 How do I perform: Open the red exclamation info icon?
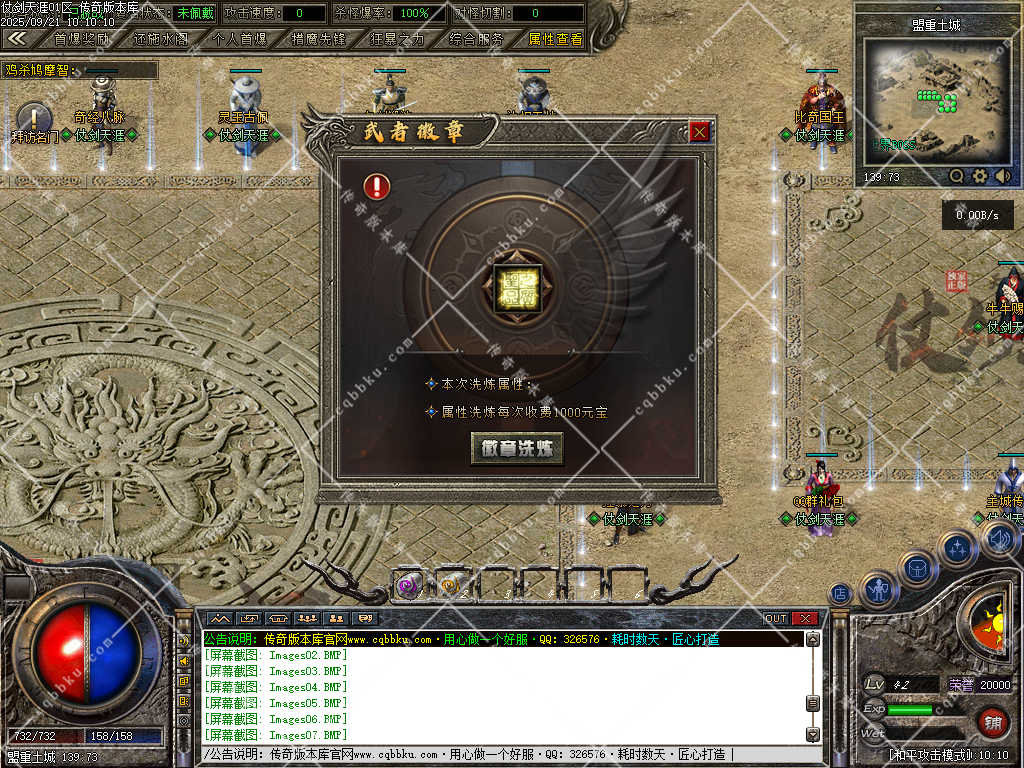(377, 186)
